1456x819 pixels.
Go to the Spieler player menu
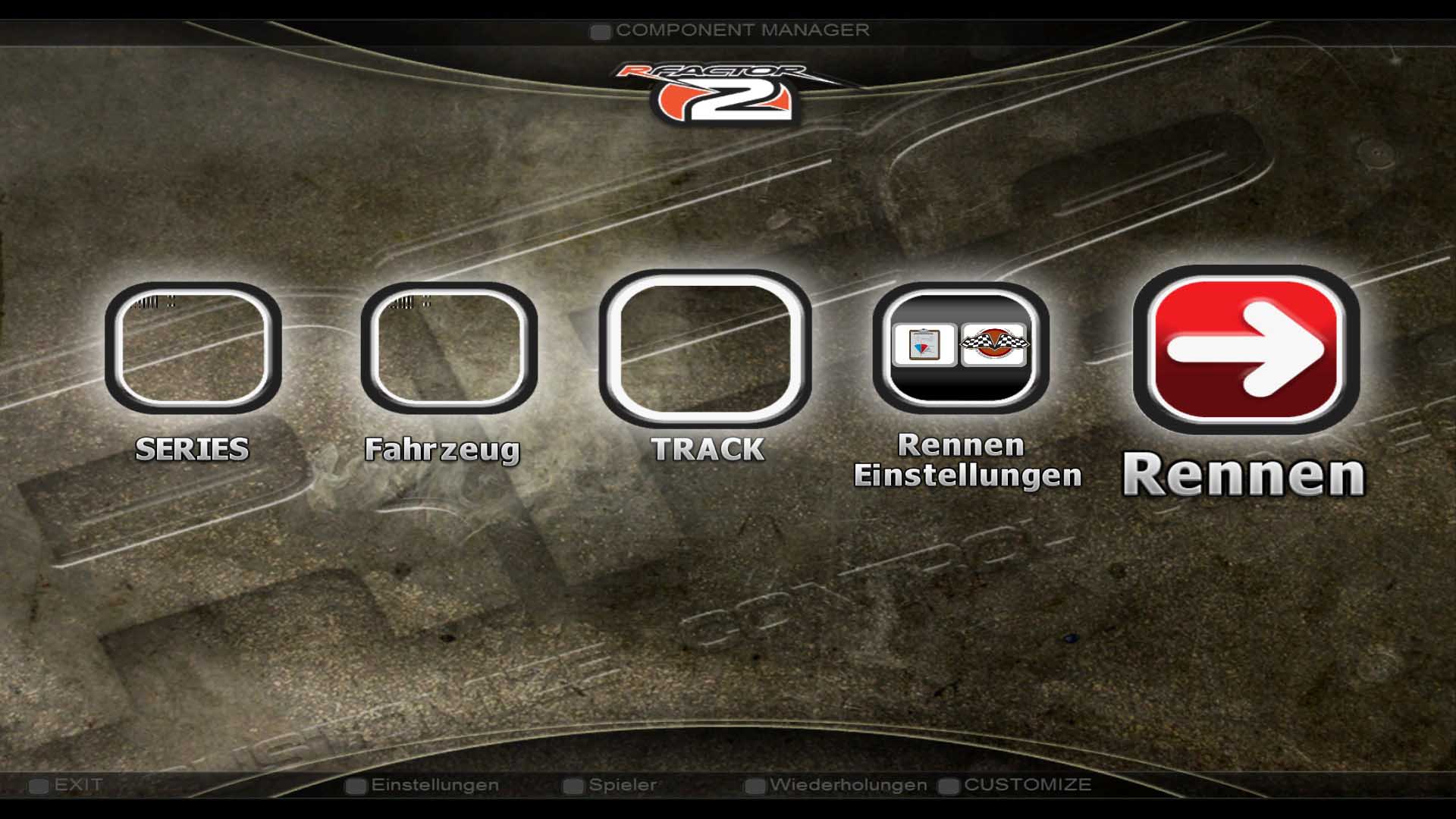622,785
